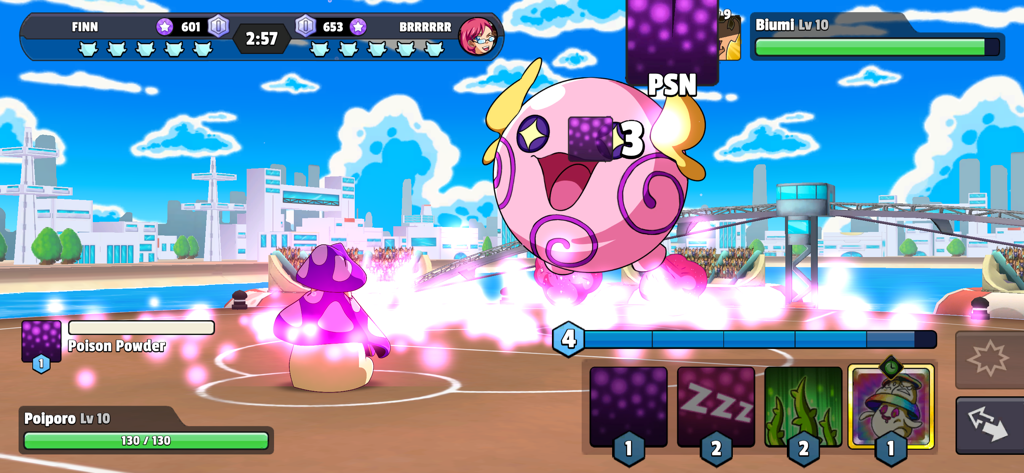This screenshot has height=473, width=1024.
Task: Use the green thorny vines card
Action: point(803,405)
